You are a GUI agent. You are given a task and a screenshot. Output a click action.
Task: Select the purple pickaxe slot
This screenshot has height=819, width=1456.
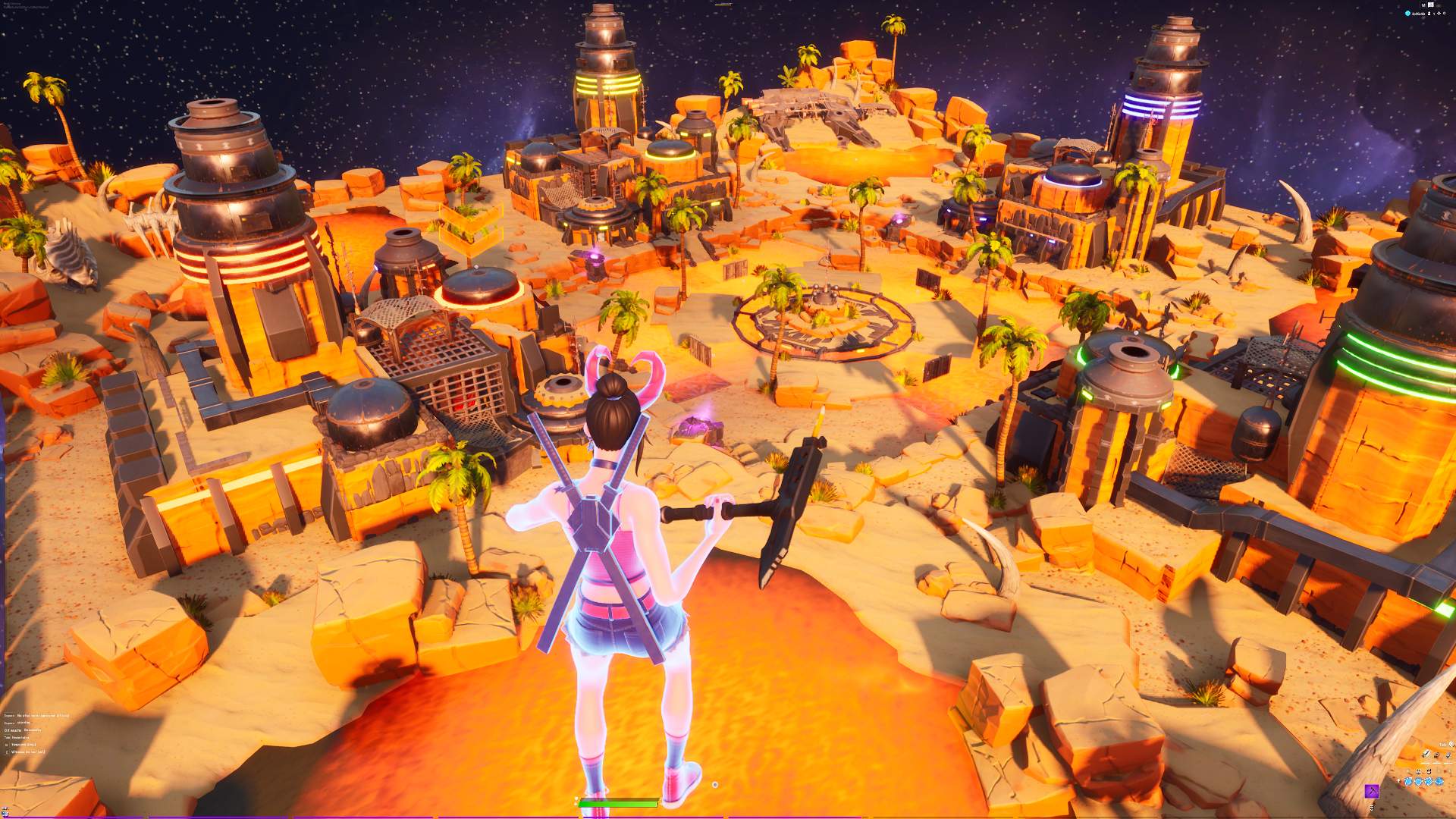click(x=1372, y=791)
